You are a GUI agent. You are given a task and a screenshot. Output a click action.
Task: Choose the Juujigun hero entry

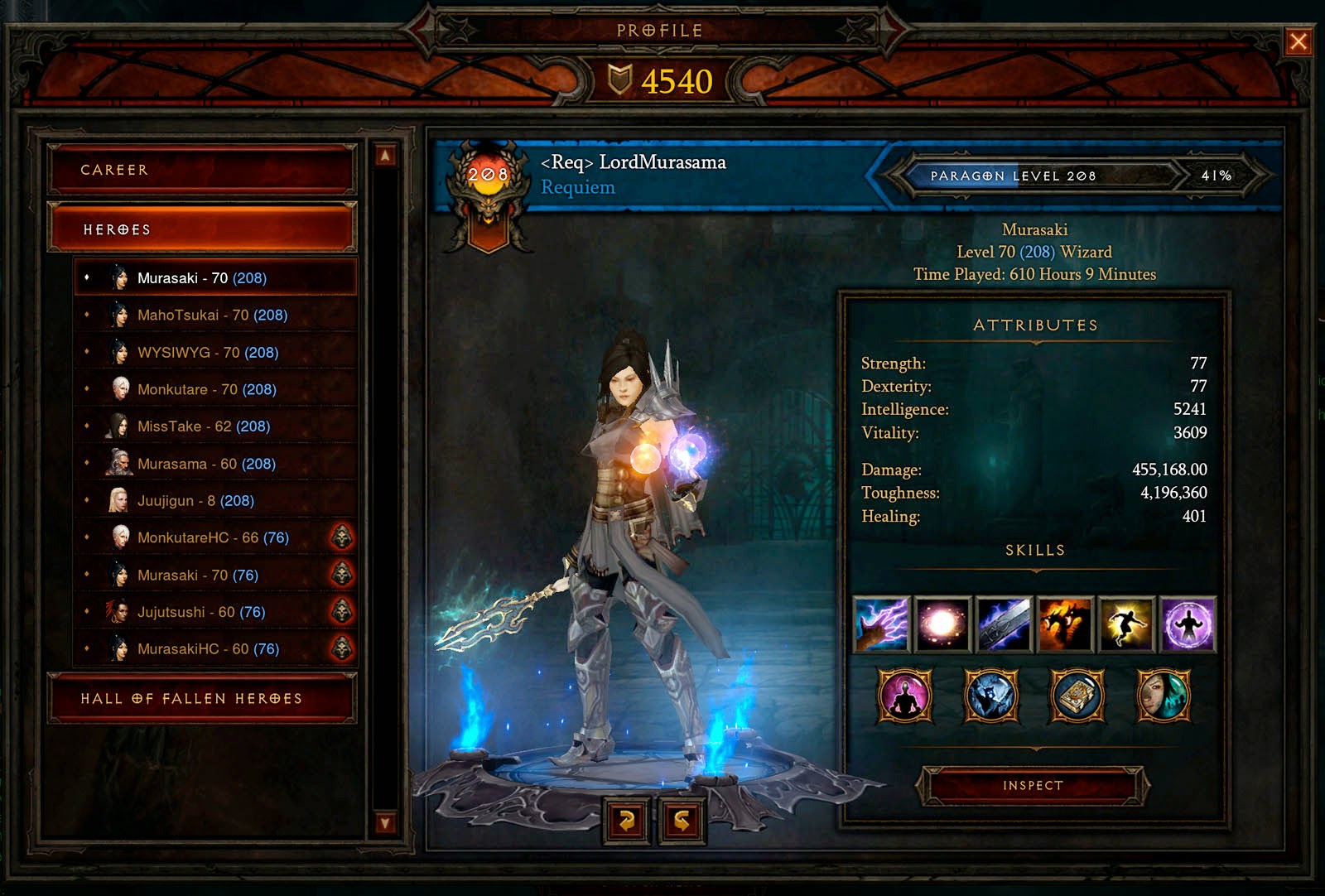coord(195,501)
